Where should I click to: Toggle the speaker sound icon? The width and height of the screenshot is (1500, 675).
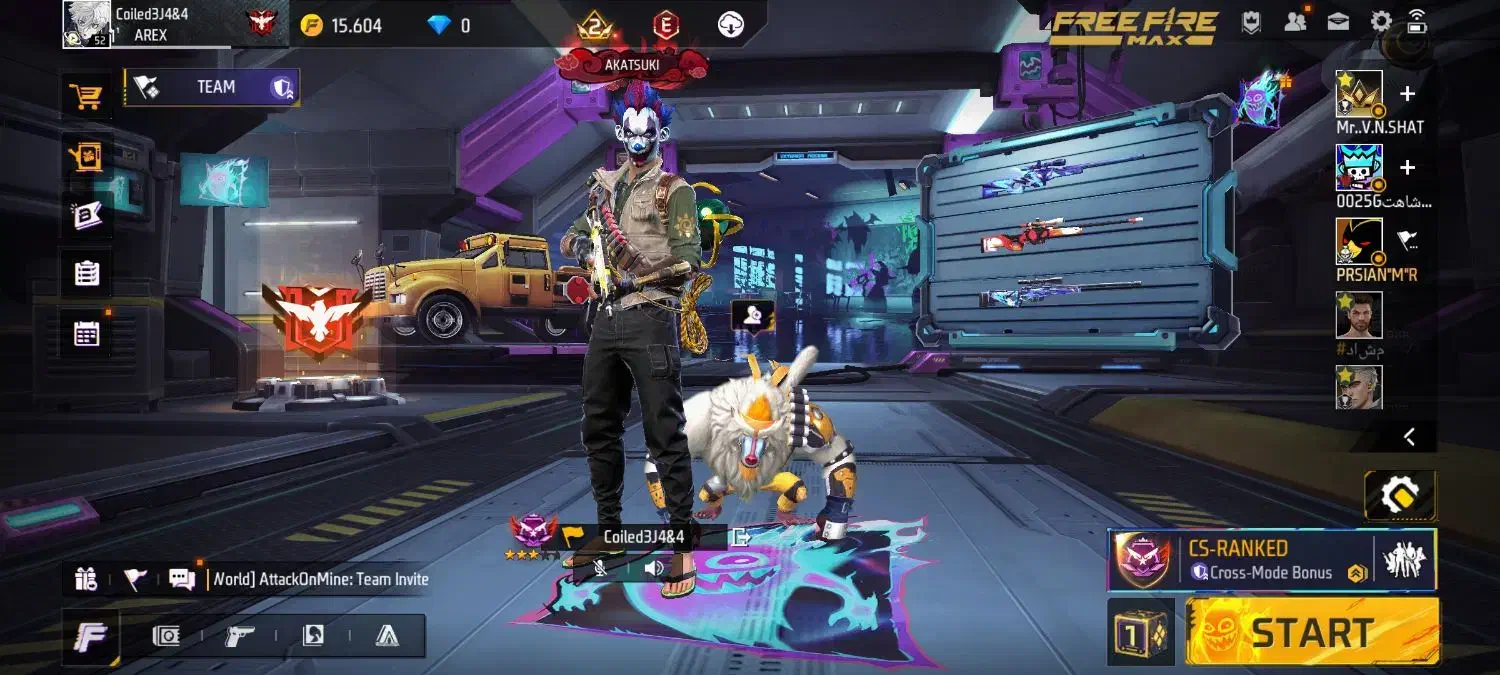(x=654, y=568)
